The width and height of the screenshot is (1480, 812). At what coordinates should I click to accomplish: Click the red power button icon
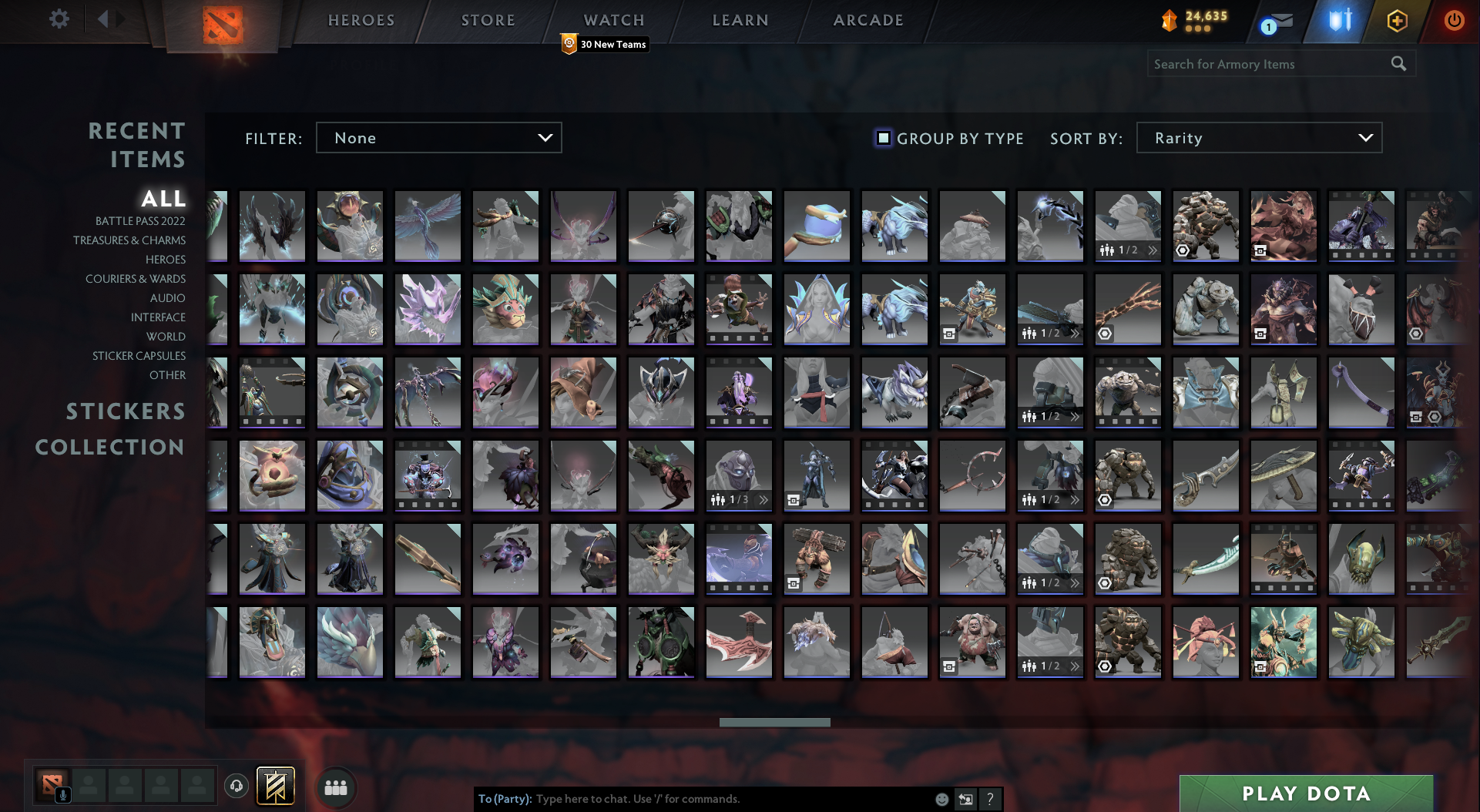(1455, 21)
